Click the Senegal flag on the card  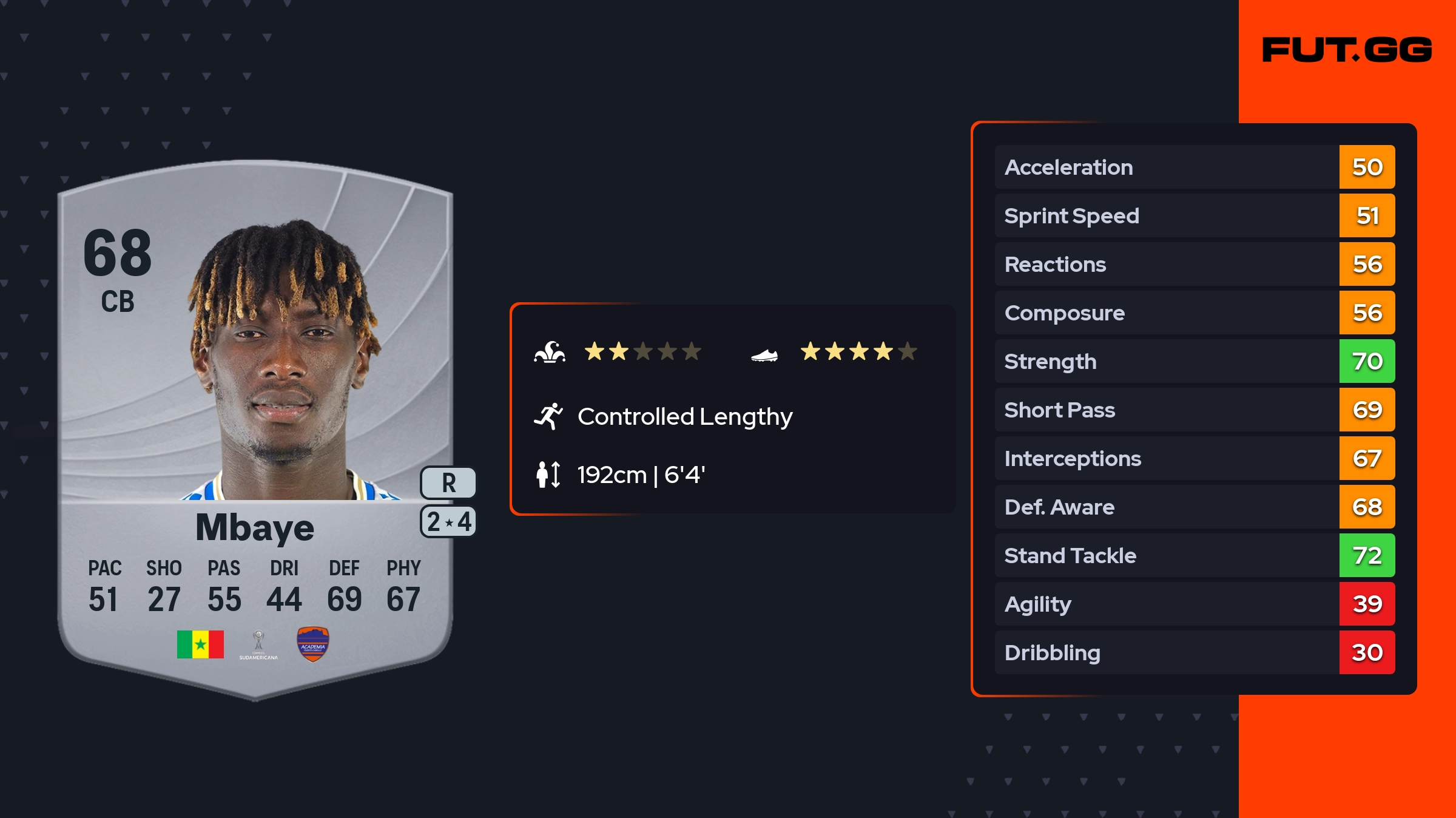coord(200,644)
